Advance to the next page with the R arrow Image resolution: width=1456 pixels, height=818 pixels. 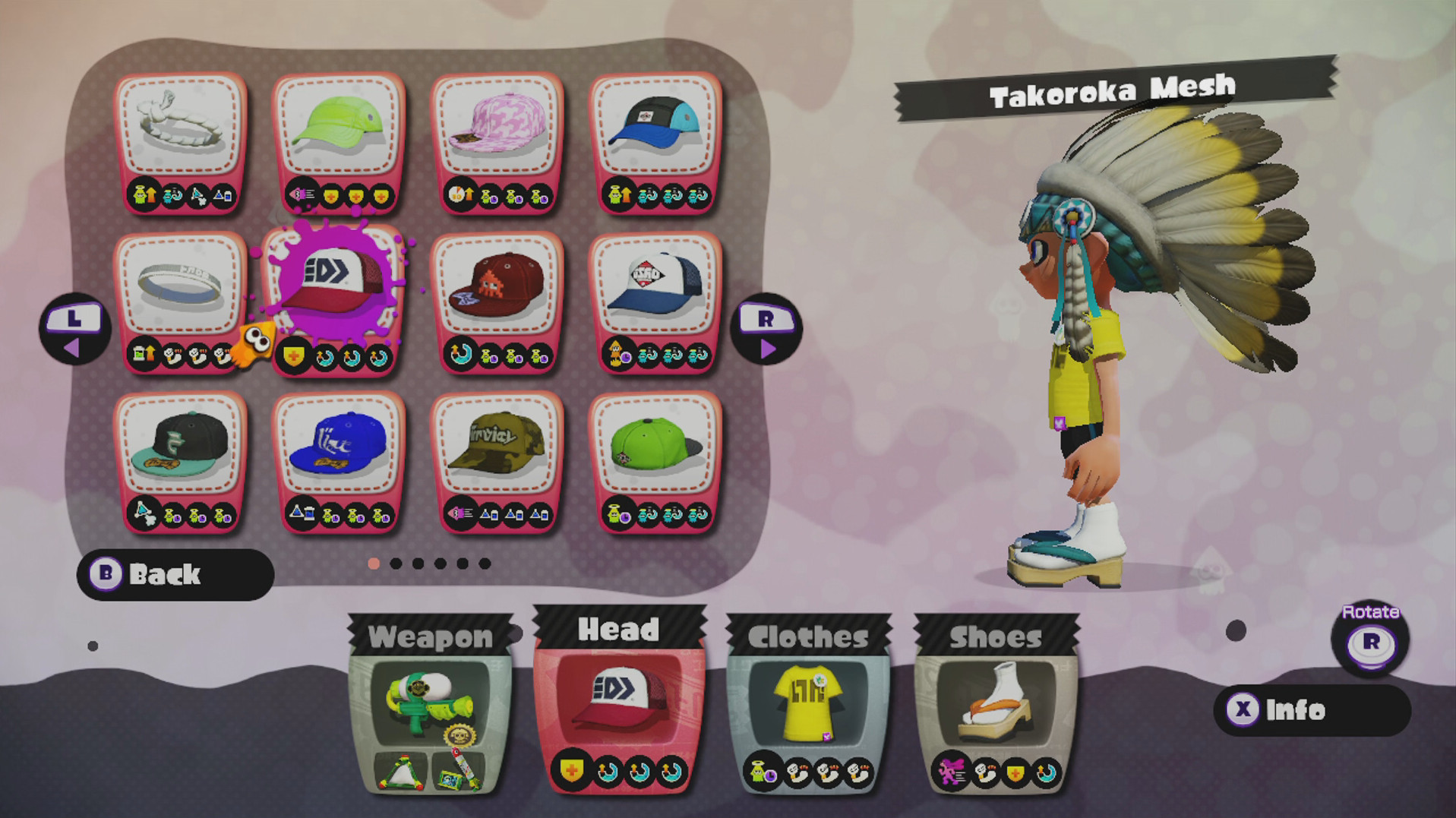[x=766, y=327]
